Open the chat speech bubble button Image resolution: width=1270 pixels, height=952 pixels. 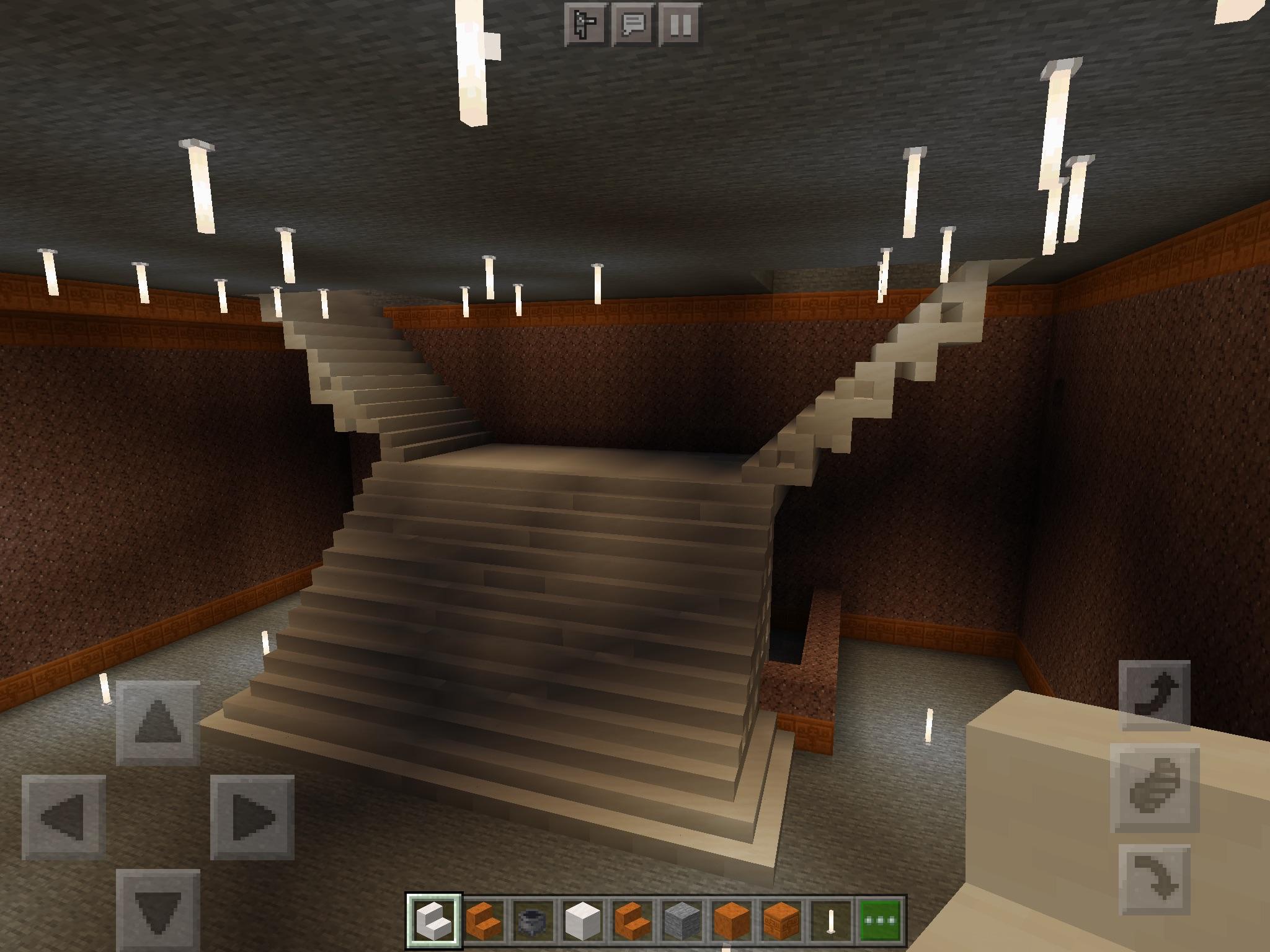tap(633, 25)
